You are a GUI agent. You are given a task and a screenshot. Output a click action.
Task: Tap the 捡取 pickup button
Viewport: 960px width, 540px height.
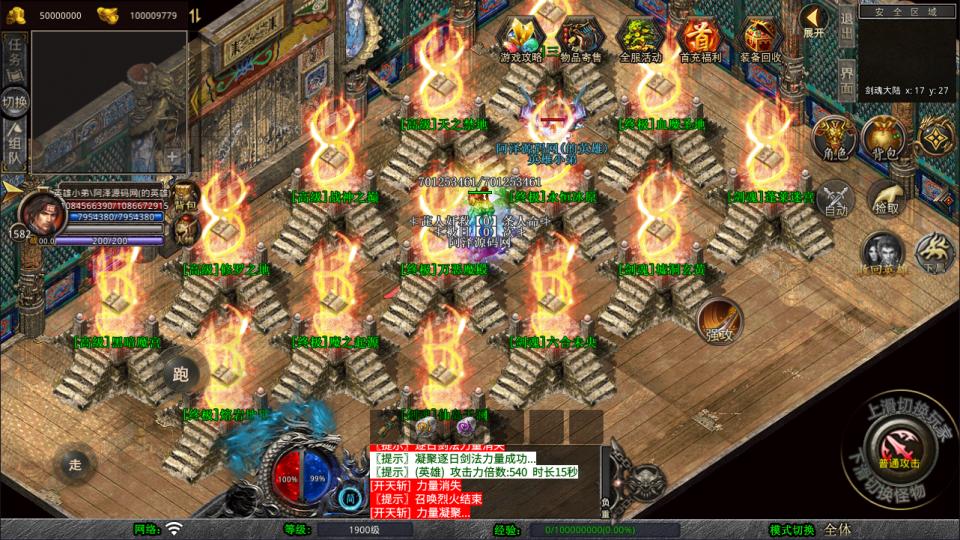885,199
